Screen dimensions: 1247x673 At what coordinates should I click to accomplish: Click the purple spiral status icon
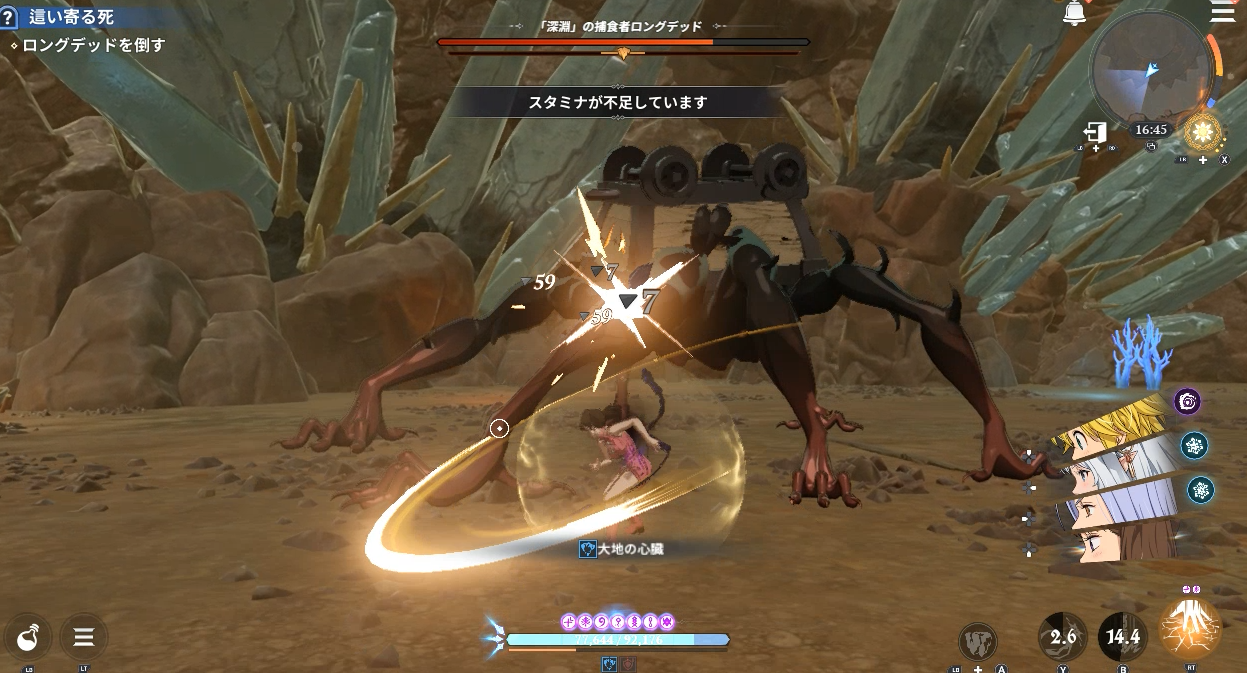click(x=1187, y=402)
